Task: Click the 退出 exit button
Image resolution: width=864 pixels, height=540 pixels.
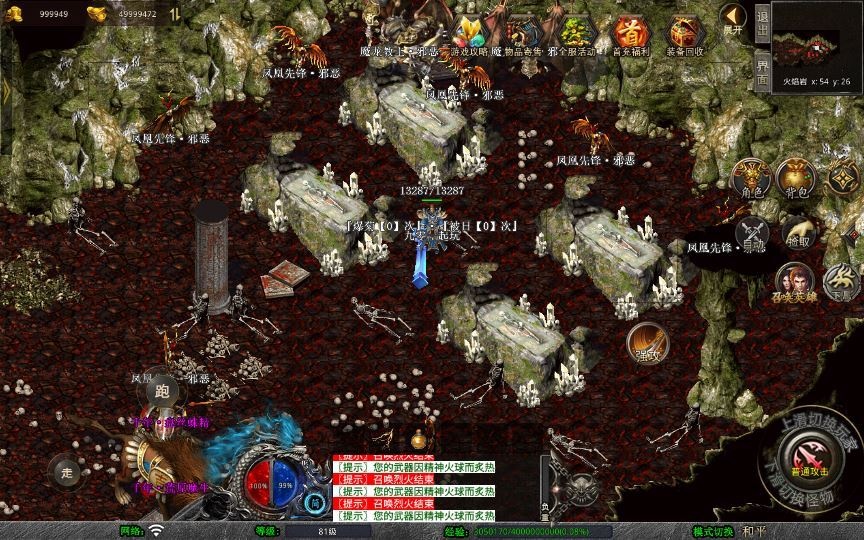Action: coord(762,20)
